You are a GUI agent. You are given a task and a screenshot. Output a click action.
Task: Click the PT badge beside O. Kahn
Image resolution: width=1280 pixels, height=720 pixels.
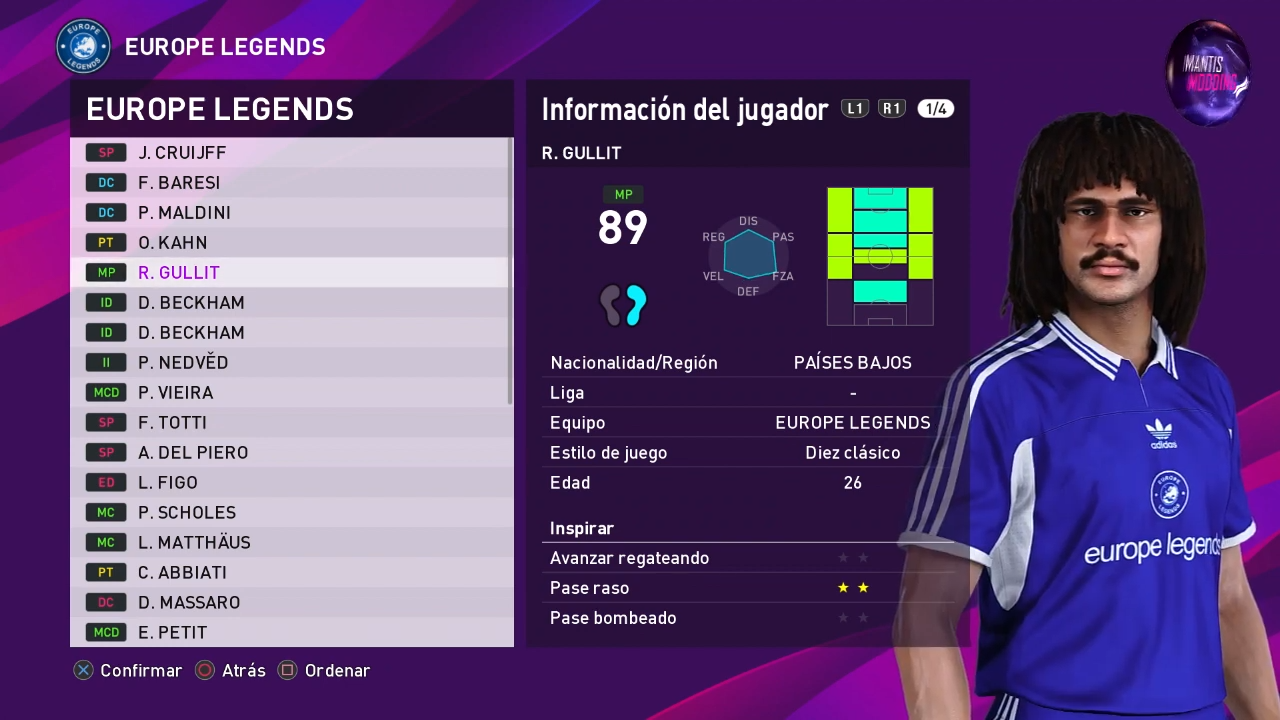click(x=105, y=242)
